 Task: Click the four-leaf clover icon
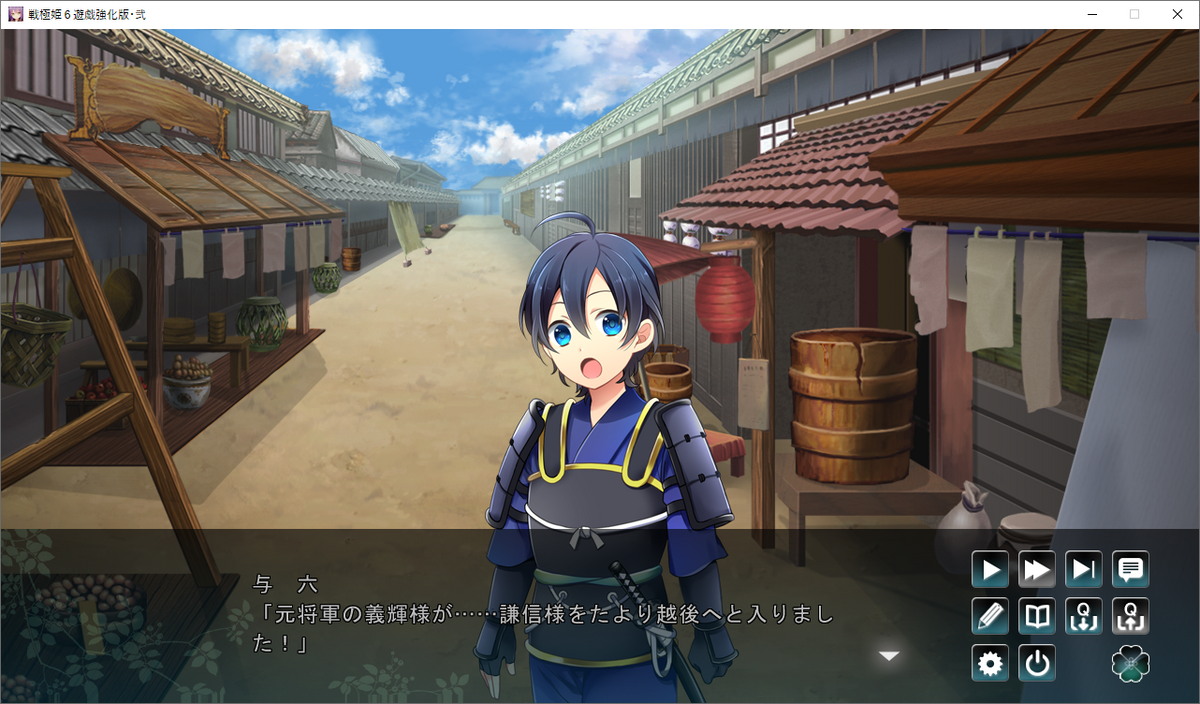[x=1130, y=663]
